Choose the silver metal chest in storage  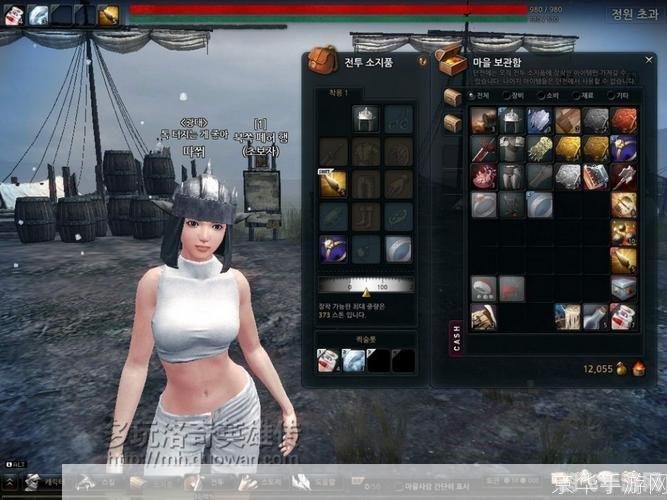tap(624, 289)
